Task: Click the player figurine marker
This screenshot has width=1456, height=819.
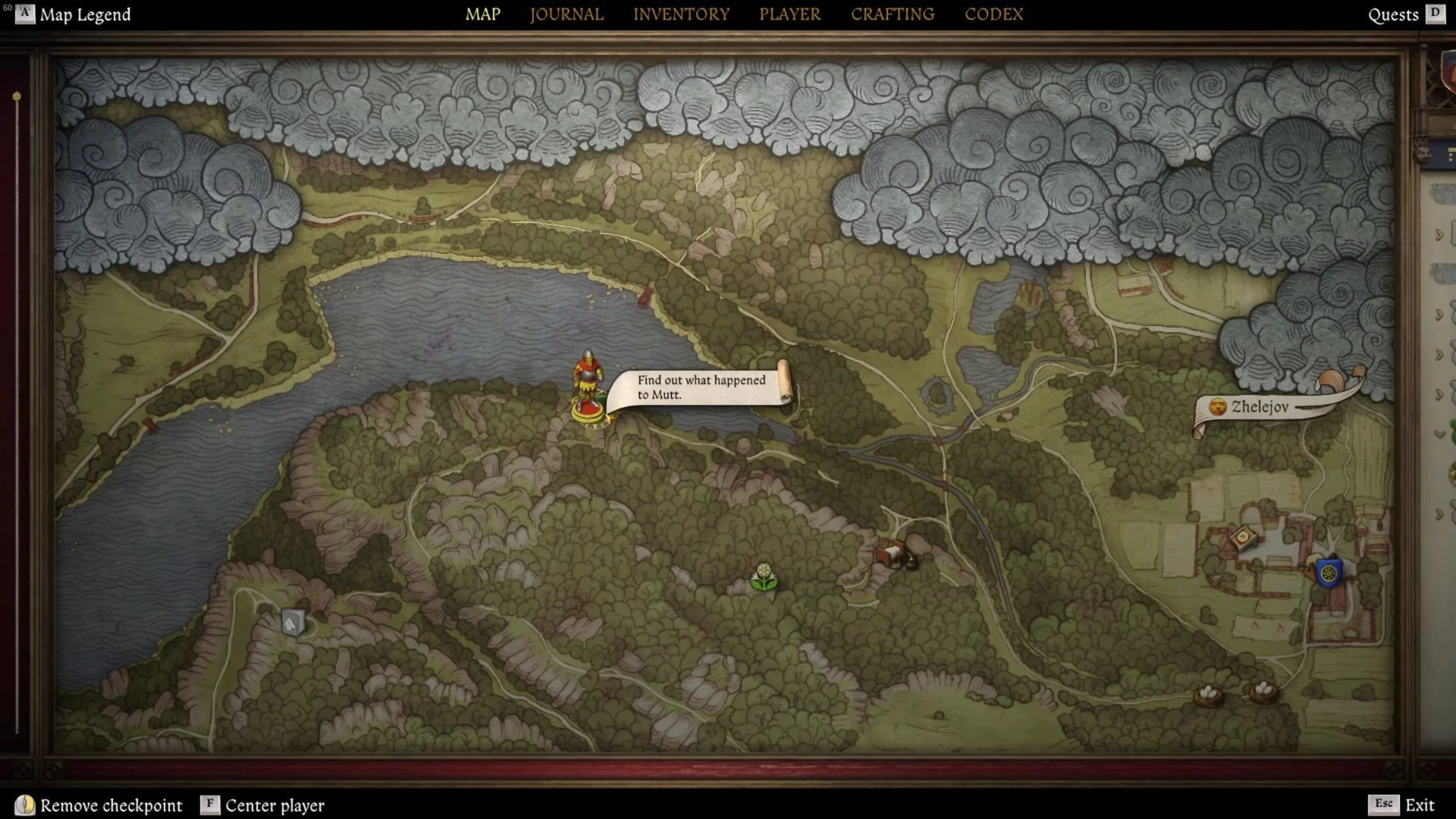Action: click(x=588, y=387)
